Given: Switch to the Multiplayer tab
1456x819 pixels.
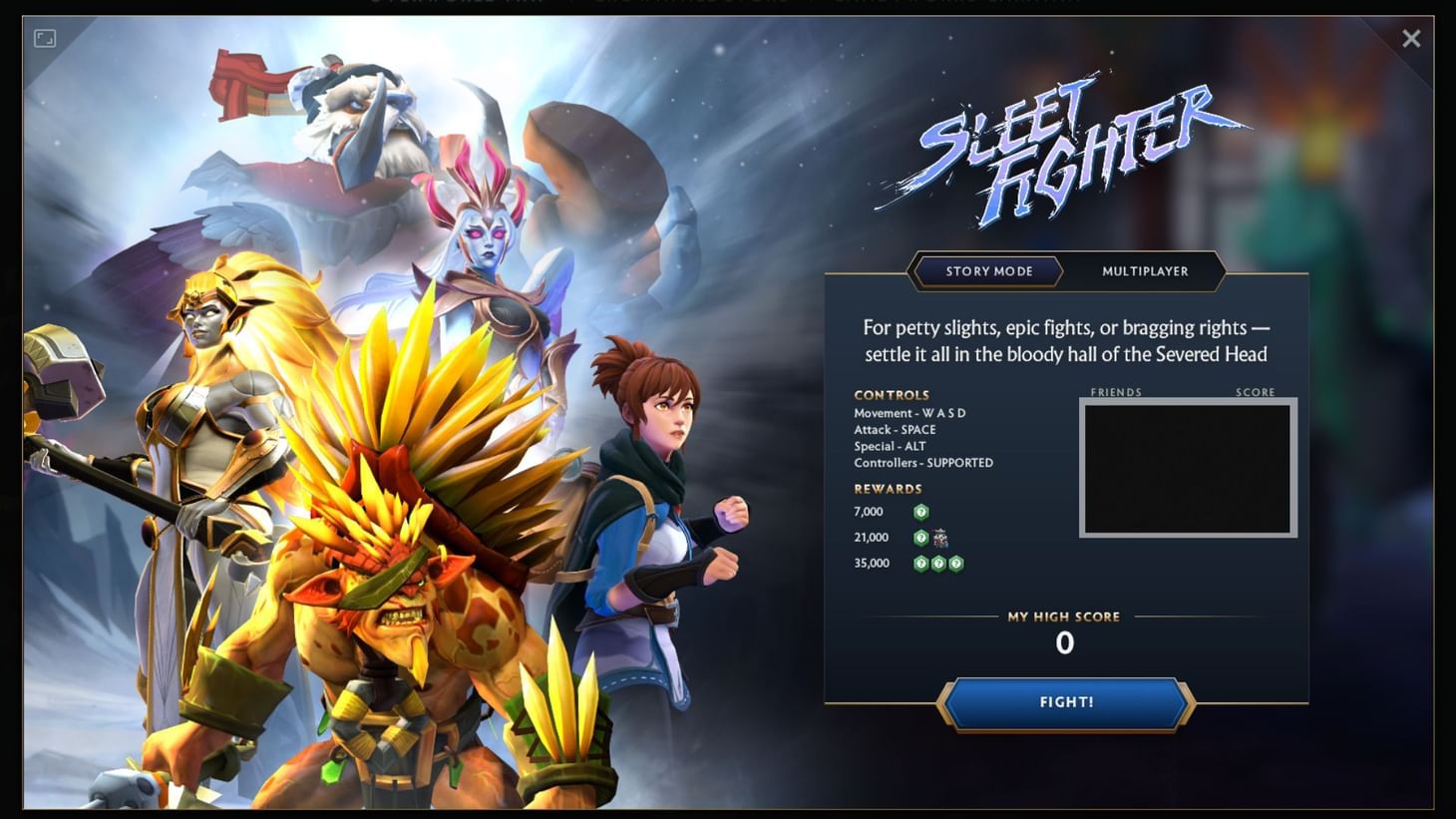Looking at the screenshot, I should tap(1145, 270).
